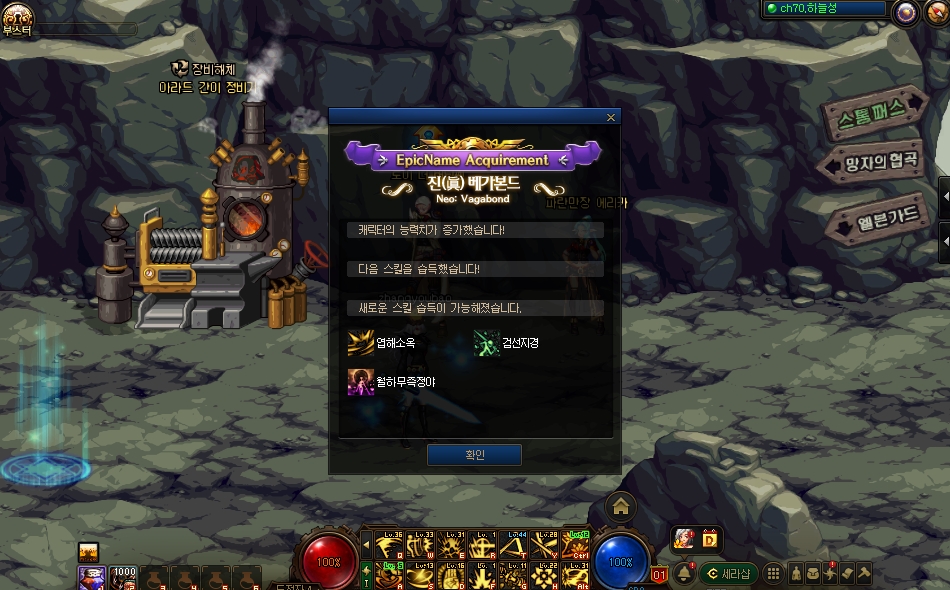This screenshot has width=950, height=590.
Task: Select the 엽해소옥 skill icon
Action: click(360, 343)
